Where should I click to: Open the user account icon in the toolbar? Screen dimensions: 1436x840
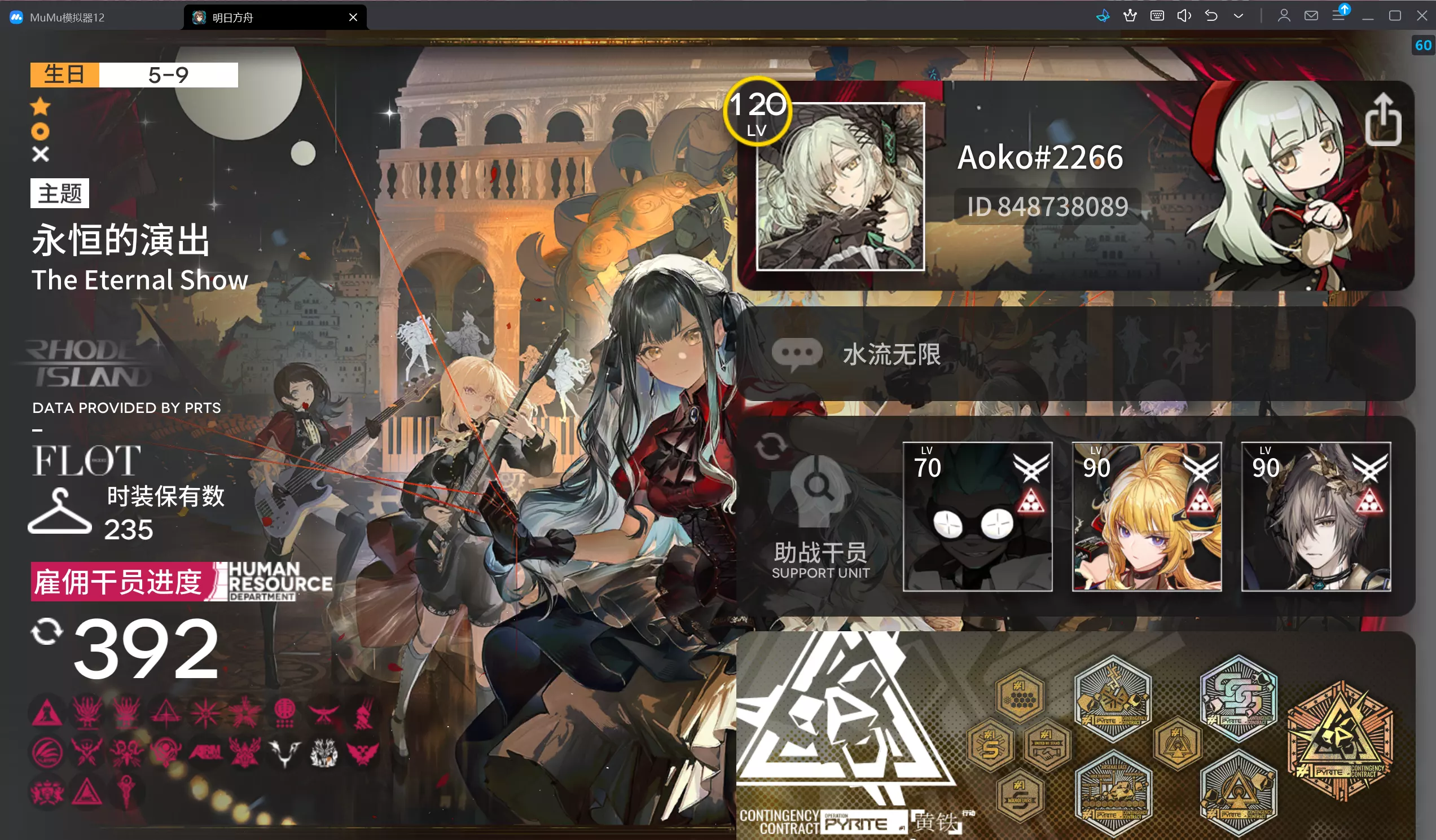point(1284,15)
